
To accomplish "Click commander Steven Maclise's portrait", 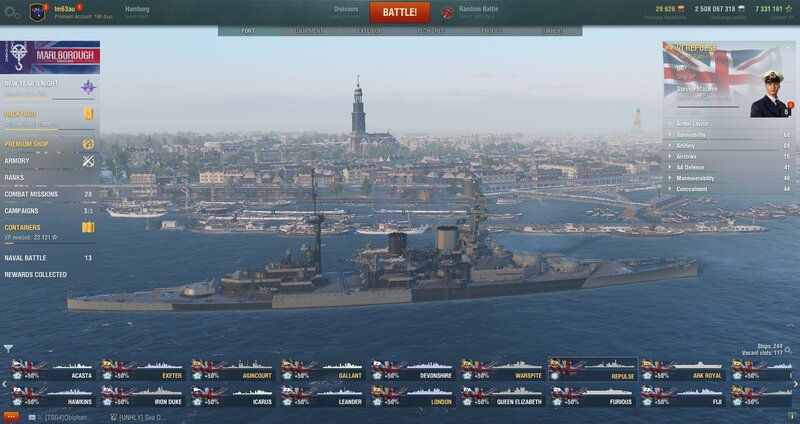I will 770,93.
